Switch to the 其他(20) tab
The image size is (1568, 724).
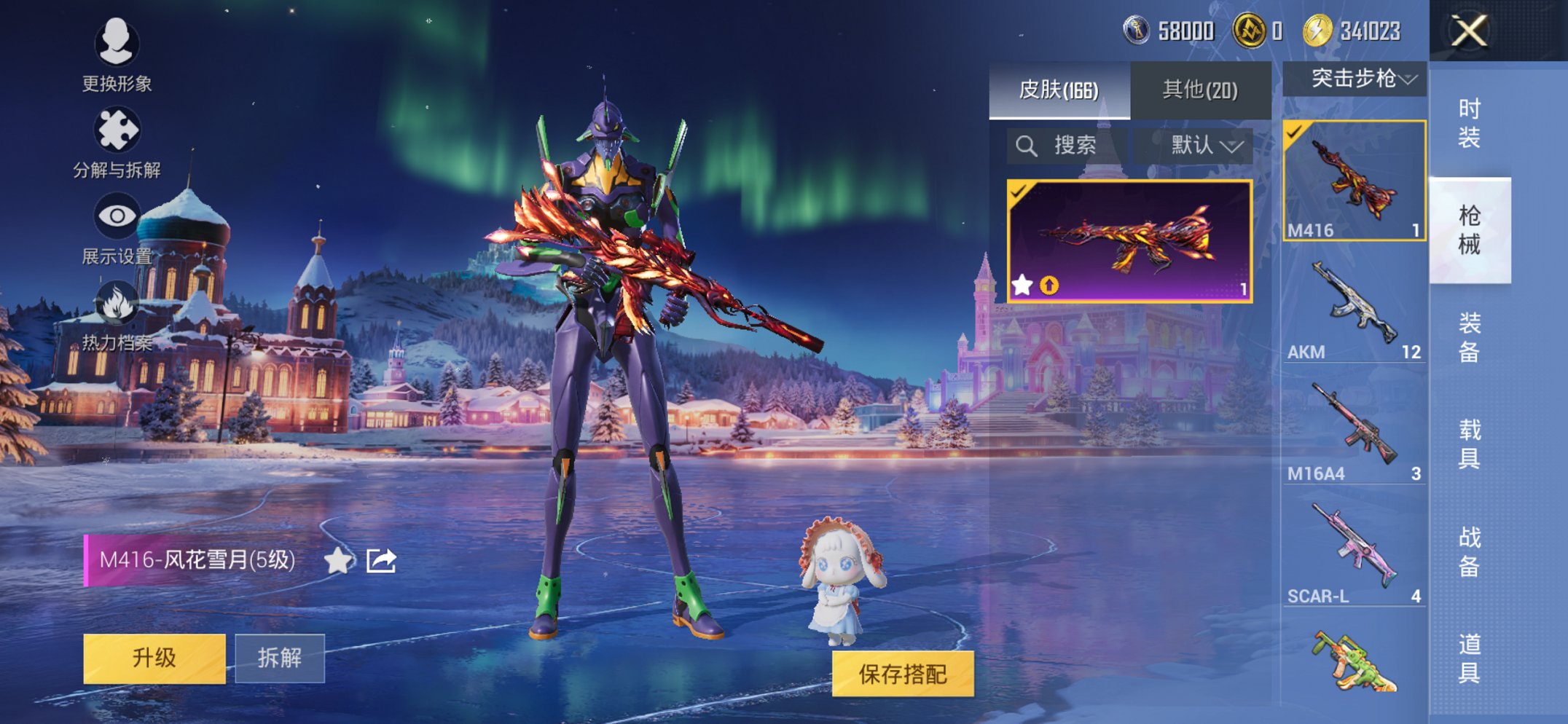pyautogui.click(x=1199, y=90)
